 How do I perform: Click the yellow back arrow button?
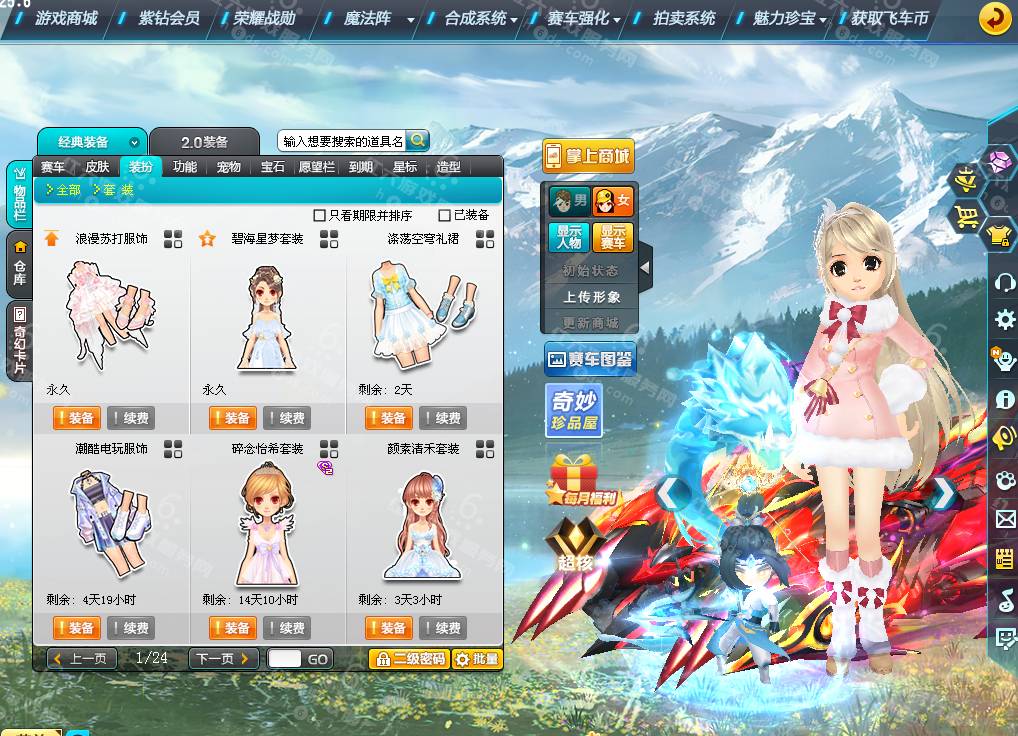pyautogui.click(x=994, y=18)
